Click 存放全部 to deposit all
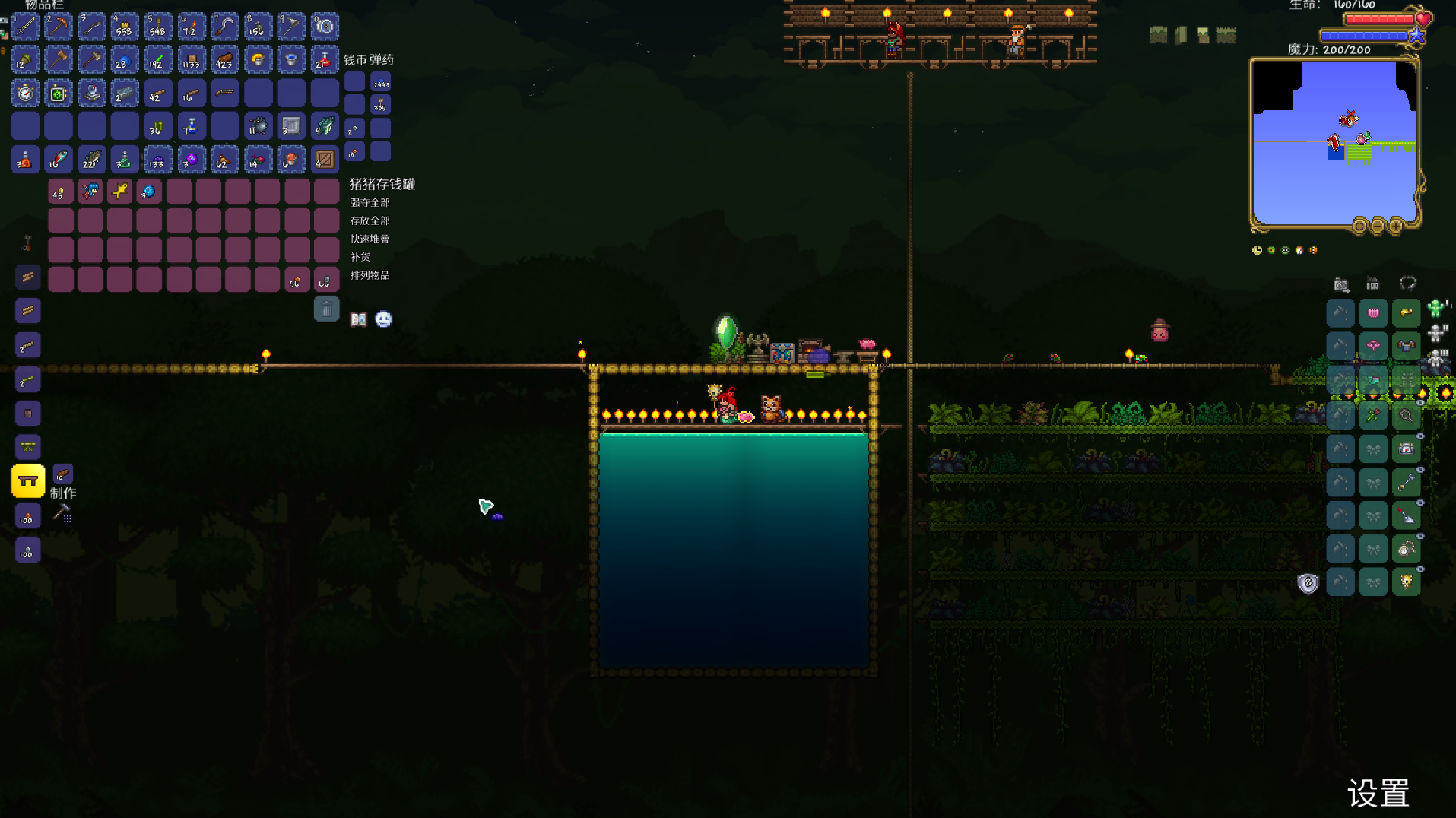This screenshot has width=1456, height=818. (370, 220)
